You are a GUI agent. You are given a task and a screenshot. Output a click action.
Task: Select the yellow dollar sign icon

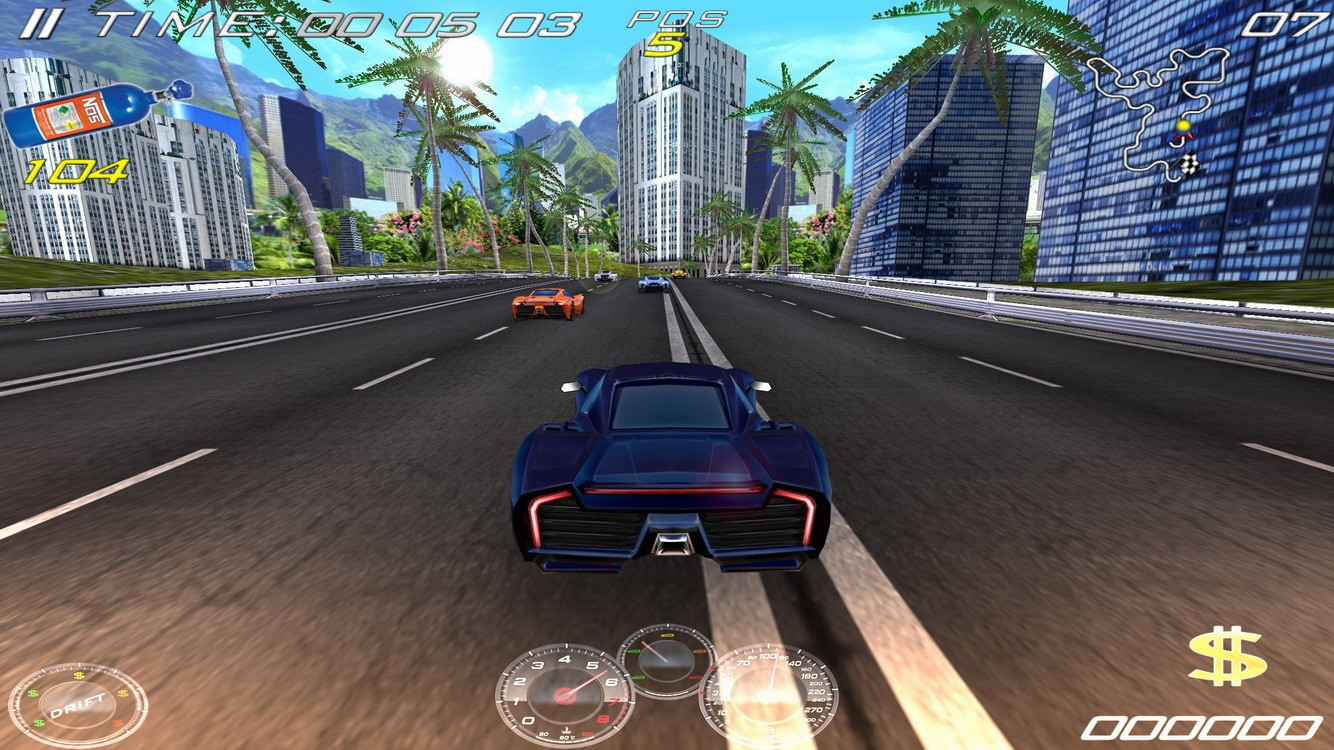1228,657
